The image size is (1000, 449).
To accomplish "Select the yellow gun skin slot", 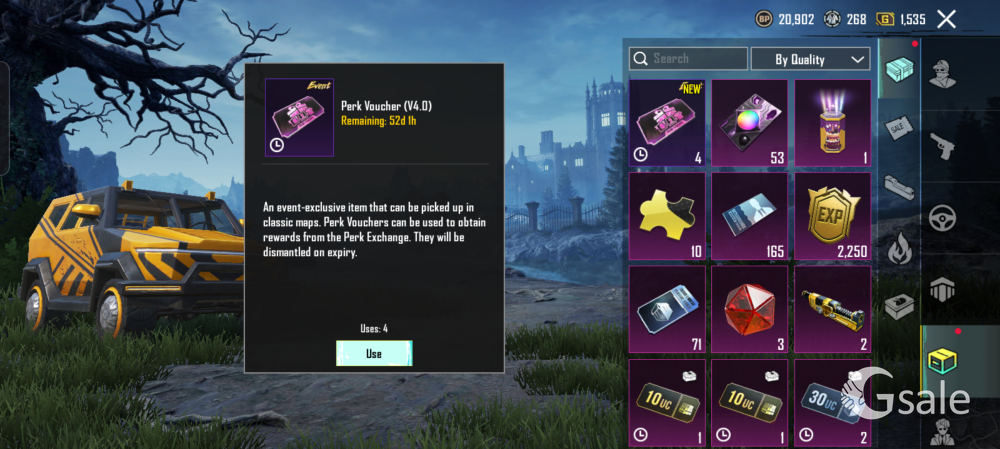I will click(x=832, y=309).
